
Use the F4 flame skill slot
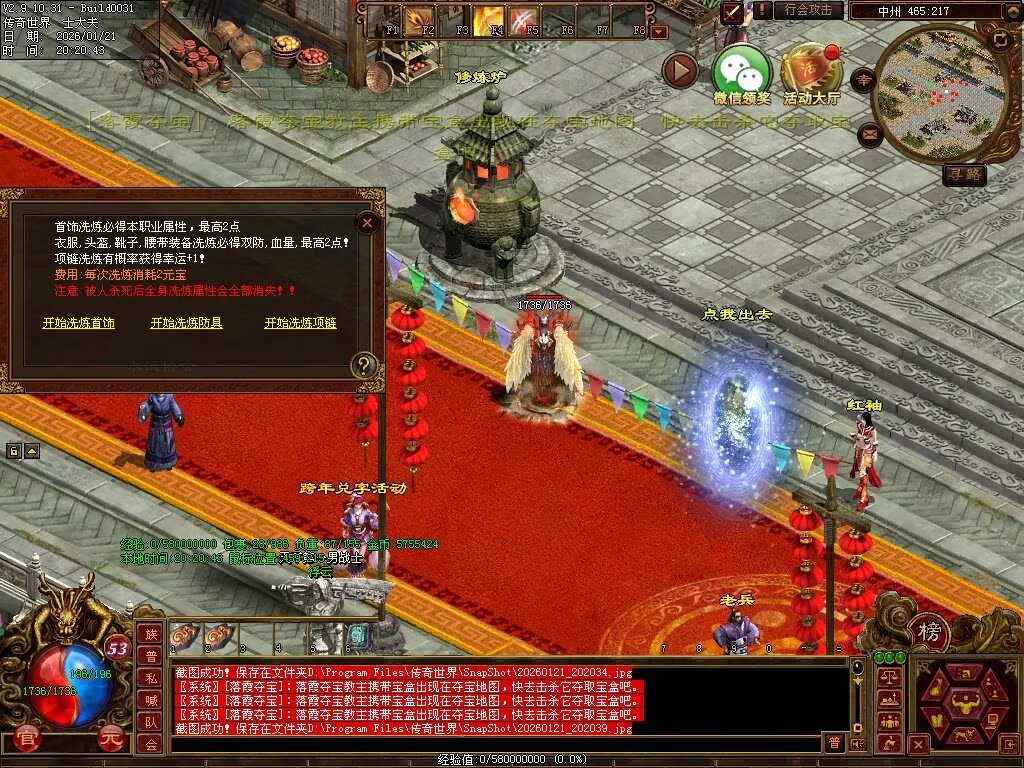tap(489, 19)
